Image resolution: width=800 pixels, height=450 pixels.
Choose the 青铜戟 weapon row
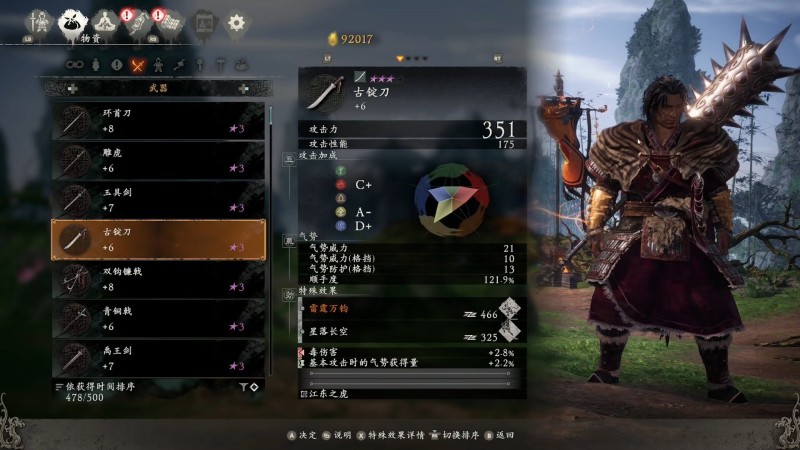157,318
